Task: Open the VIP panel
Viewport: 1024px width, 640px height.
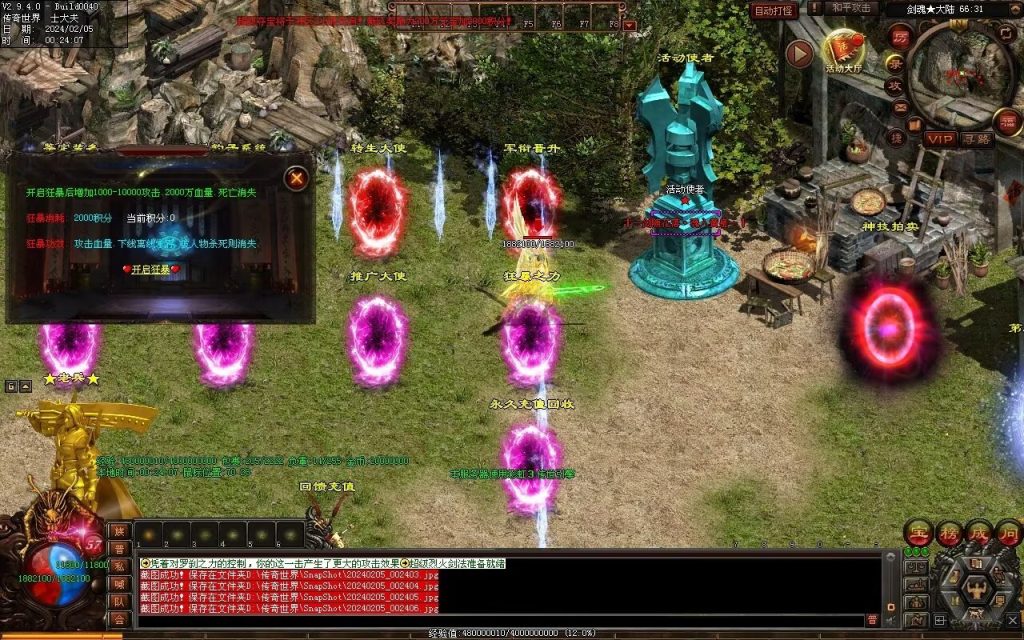Action: (x=939, y=139)
